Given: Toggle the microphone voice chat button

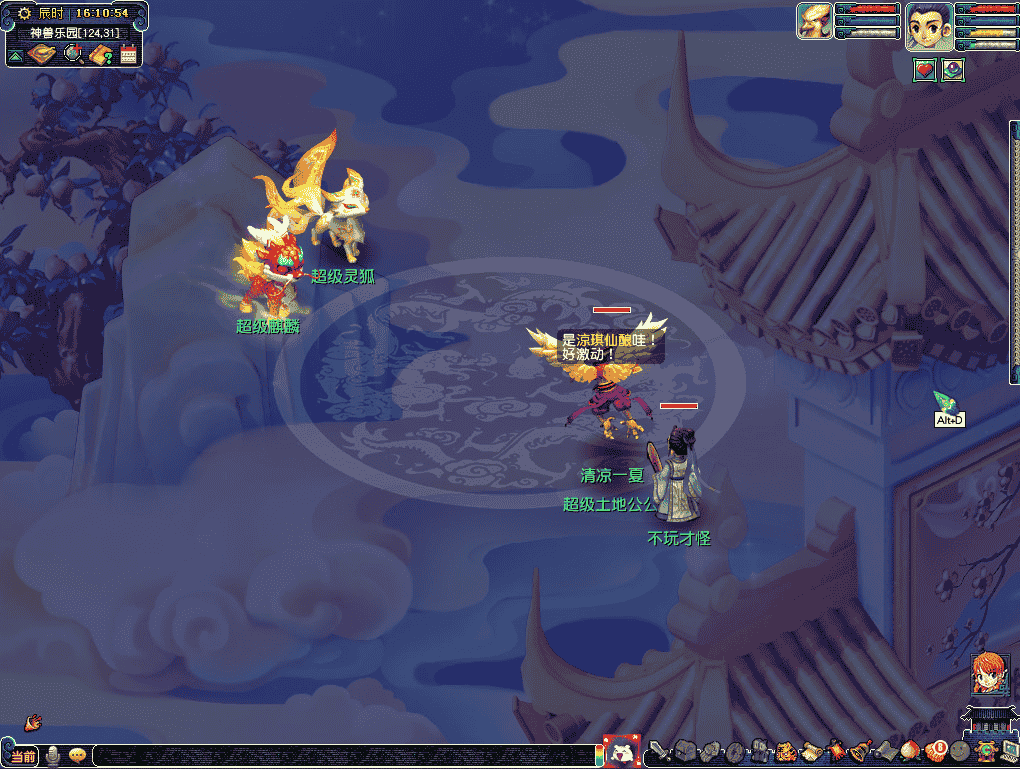Looking at the screenshot, I should coord(53,756).
